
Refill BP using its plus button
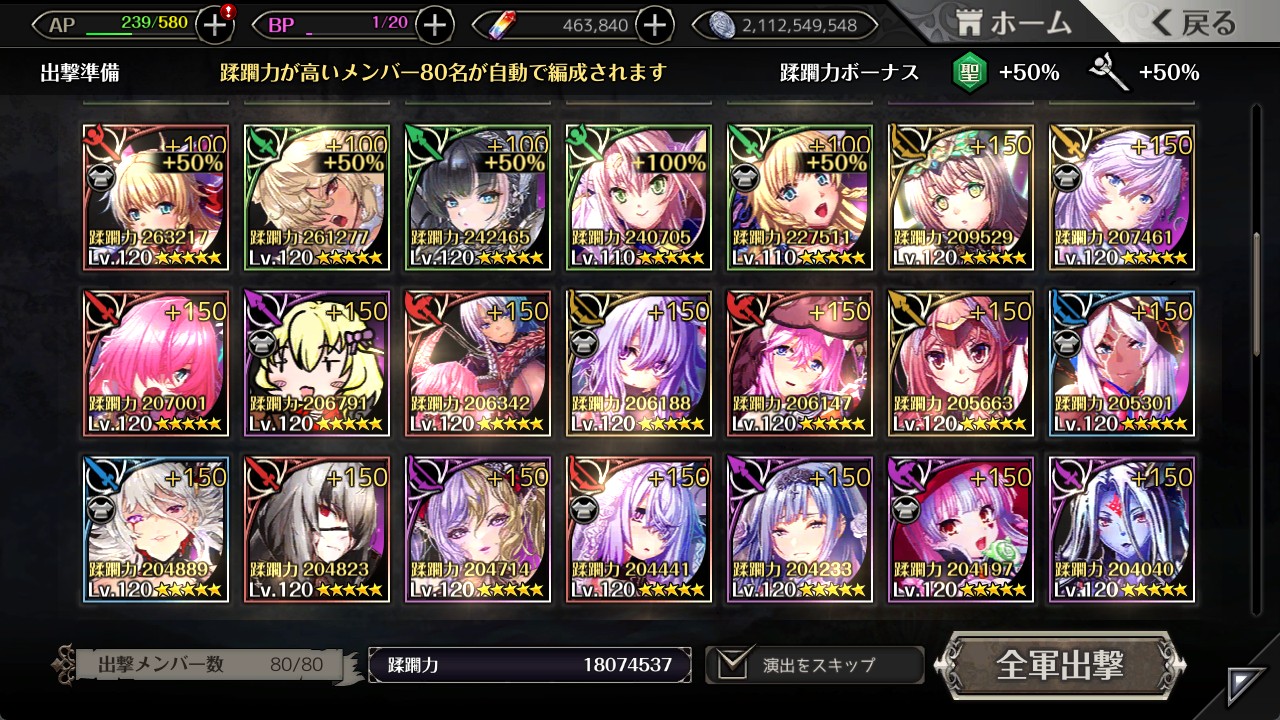tap(434, 25)
